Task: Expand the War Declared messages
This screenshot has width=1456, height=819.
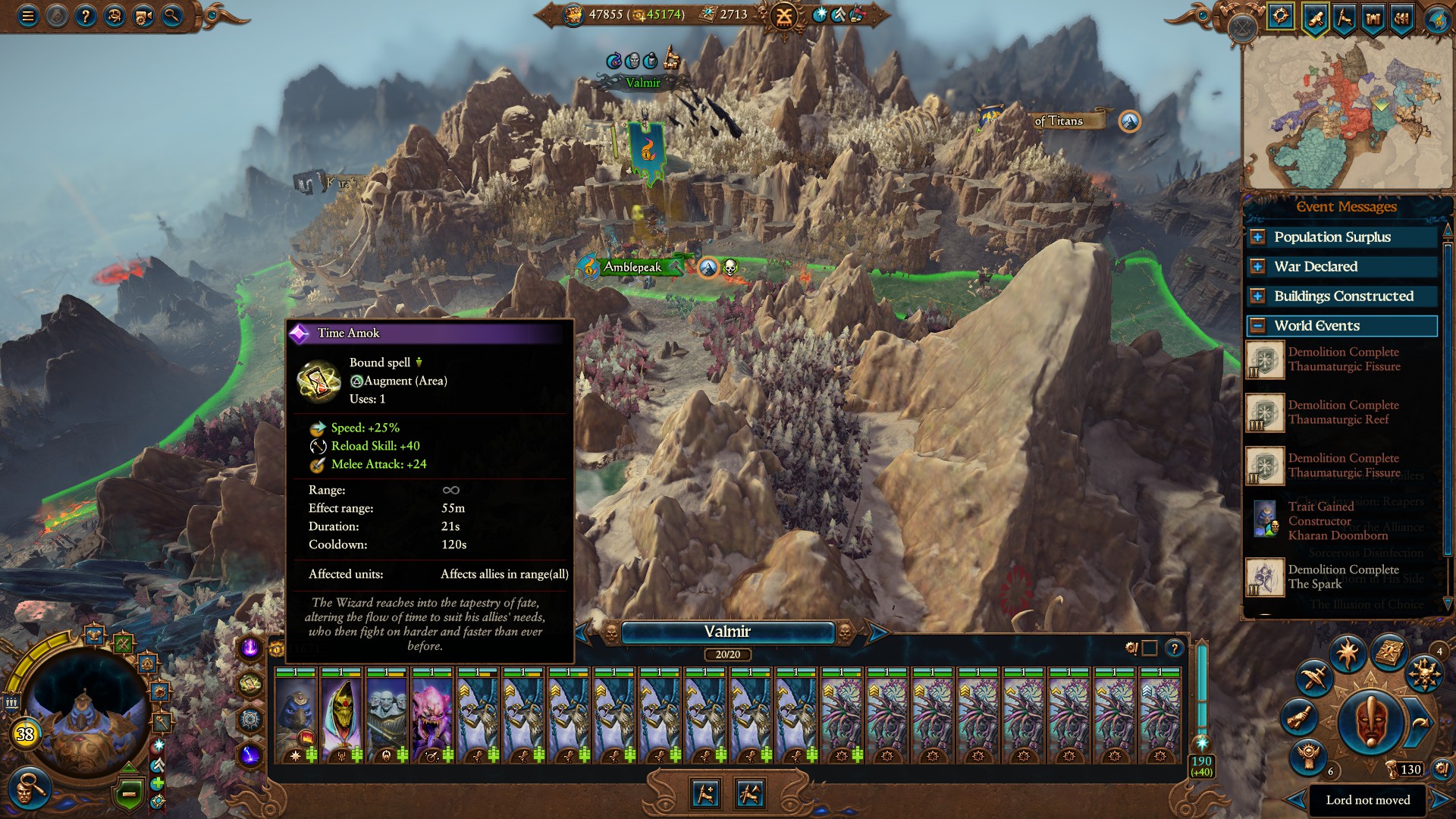Action: (x=1257, y=267)
